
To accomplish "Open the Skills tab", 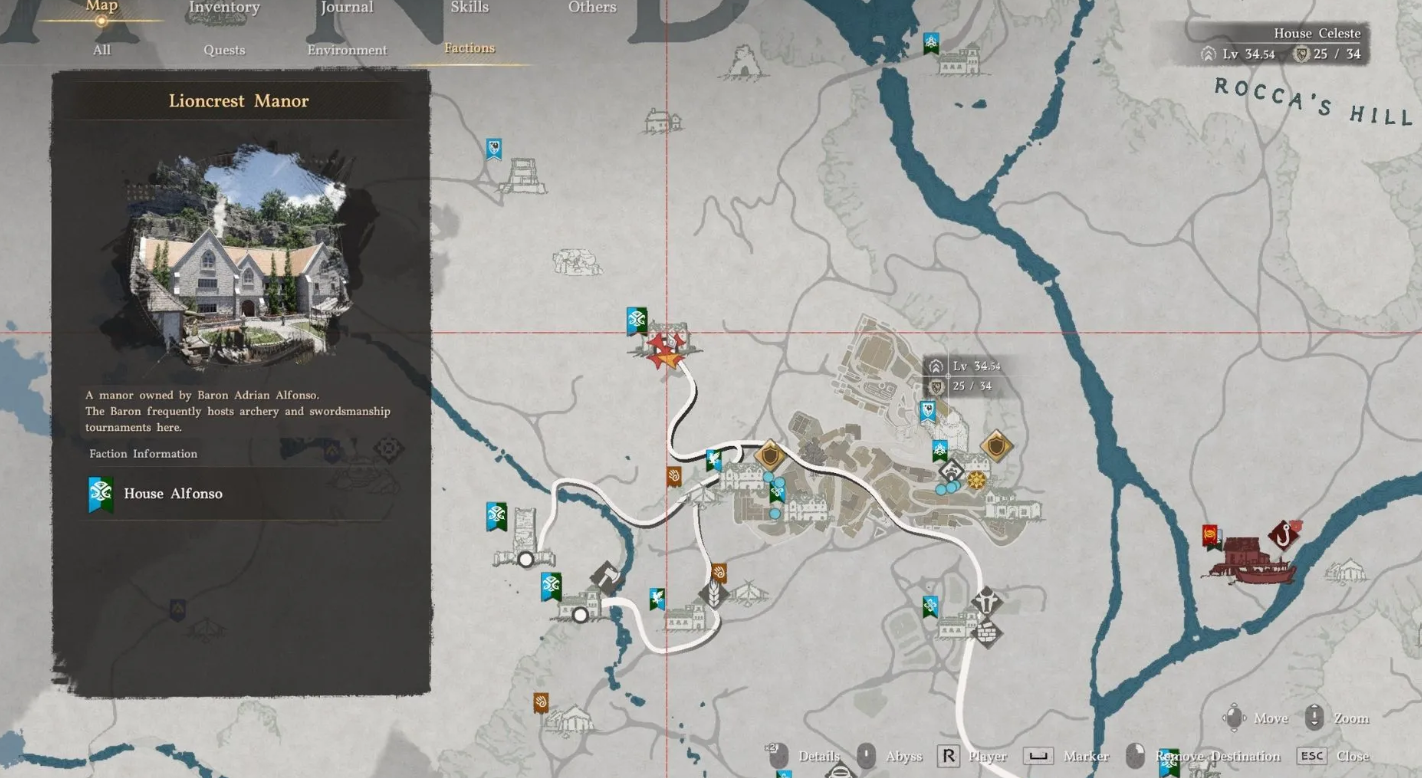I will 469,8.
